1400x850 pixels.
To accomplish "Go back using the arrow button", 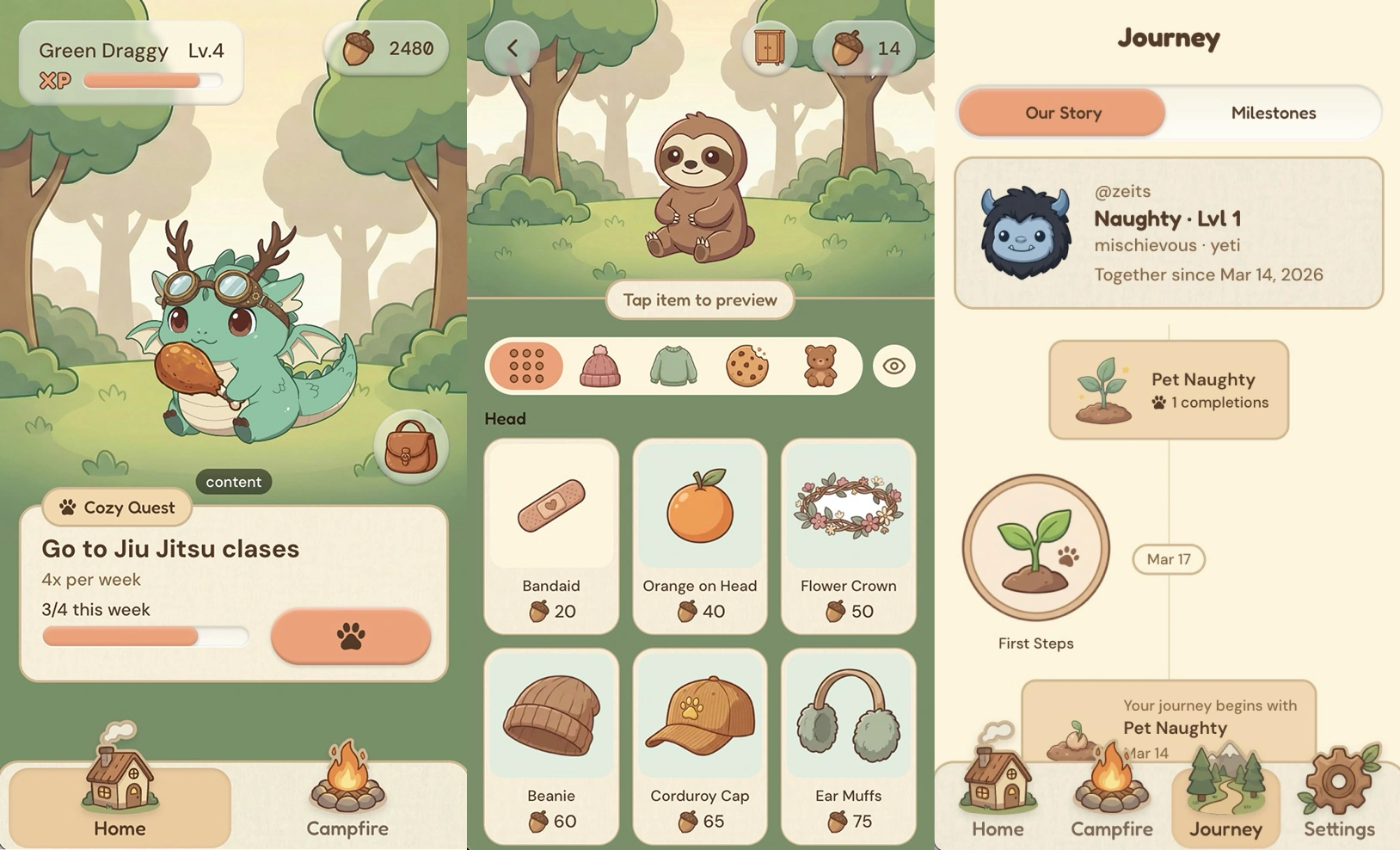I will coord(513,48).
